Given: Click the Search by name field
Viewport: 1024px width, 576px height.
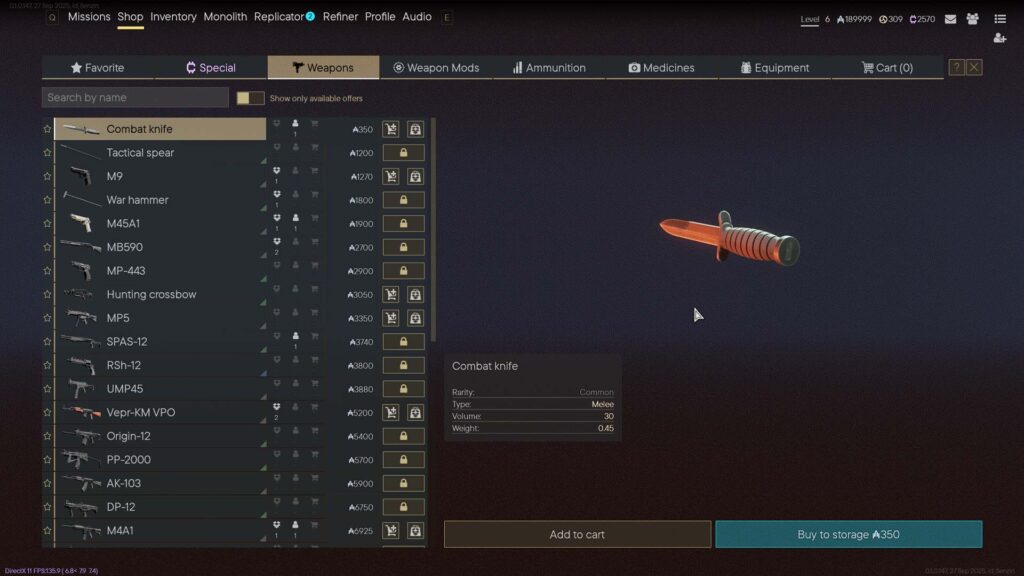Looking at the screenshot, I should coord(135,98).
